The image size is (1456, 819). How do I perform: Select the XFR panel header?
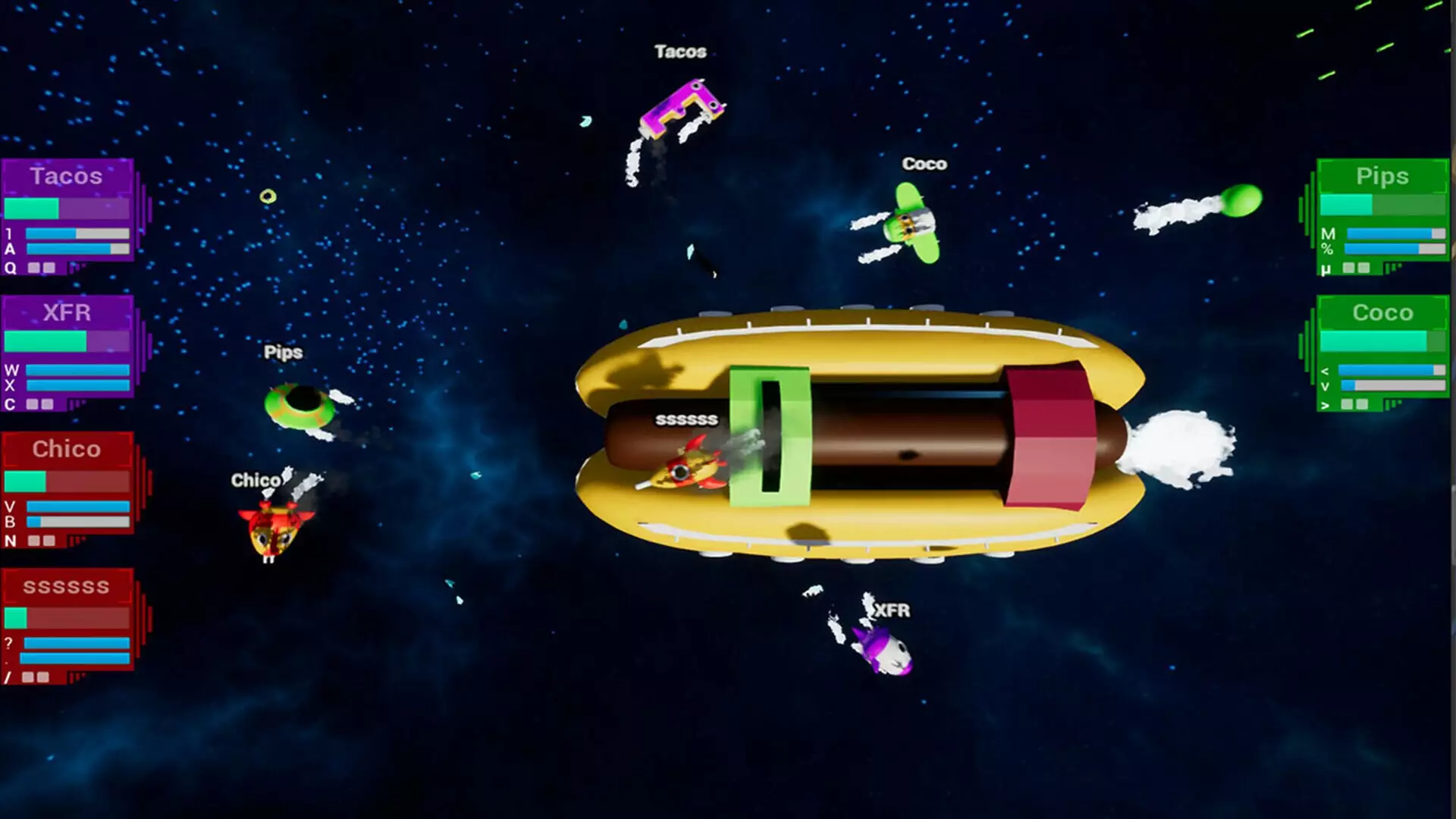67,312
